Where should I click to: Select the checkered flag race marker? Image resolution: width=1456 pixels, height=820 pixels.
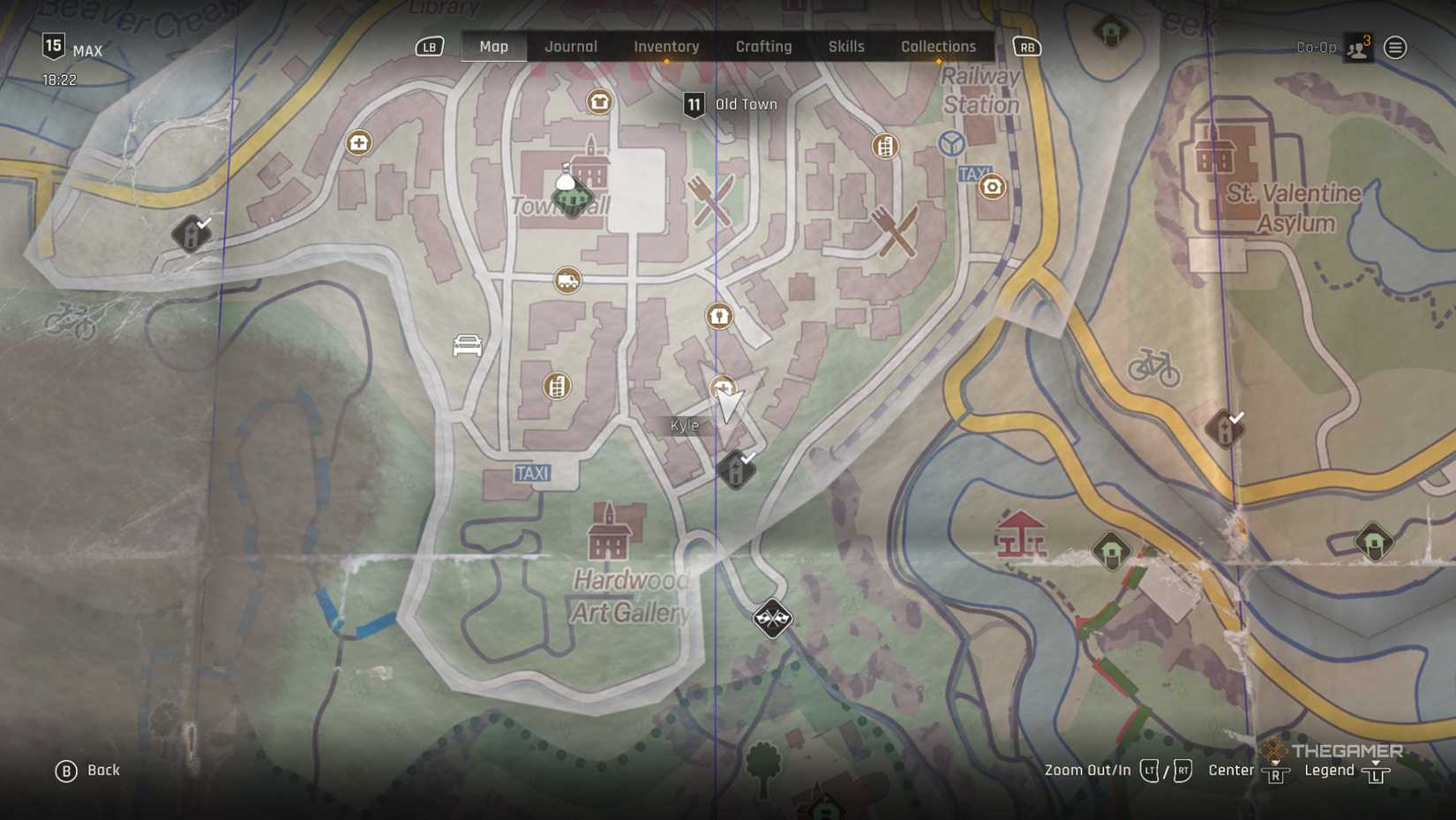[772, 618]
